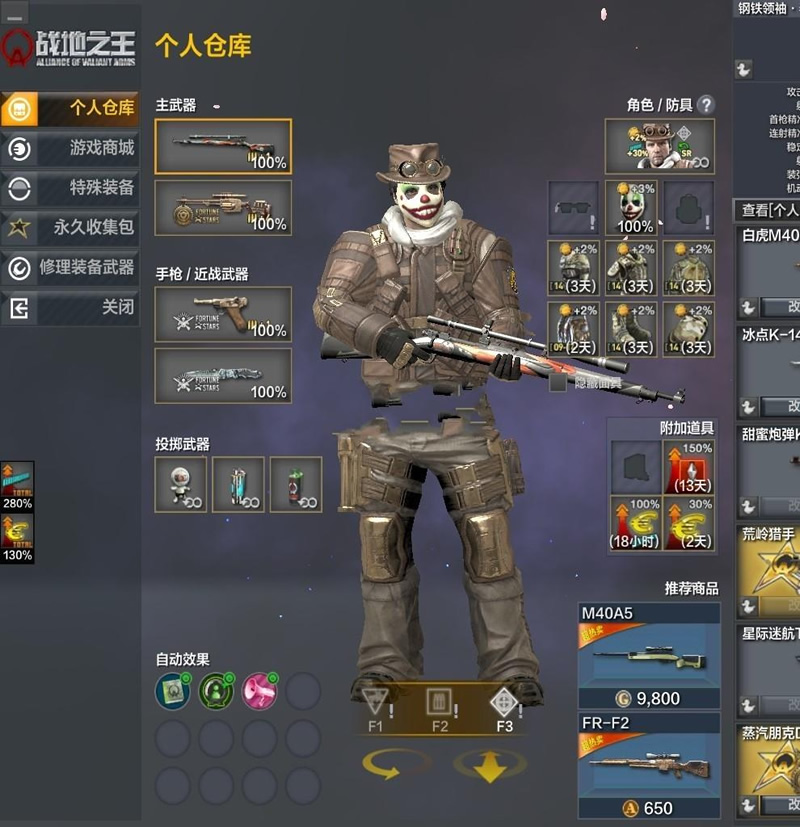This screenshot has width=800, height=827.
Task: Open the recommended M40A5 item
Action: [x=649, y=655]
